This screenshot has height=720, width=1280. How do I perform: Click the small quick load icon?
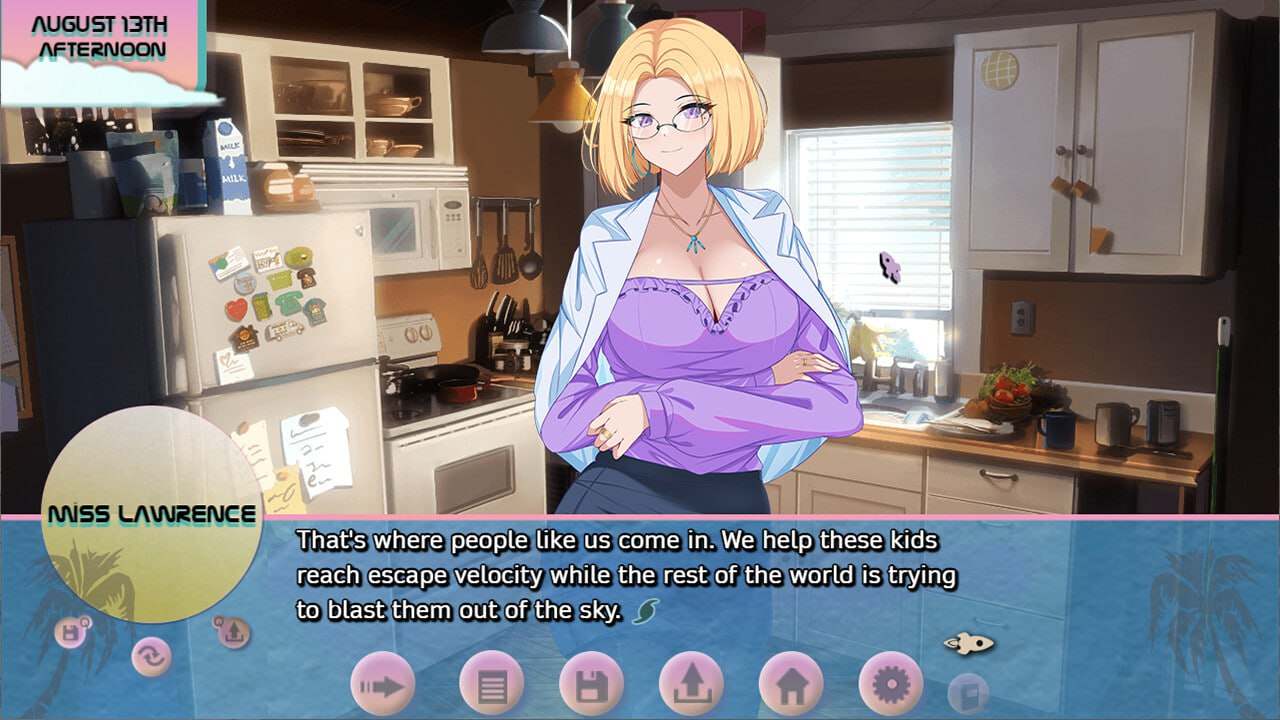tap(232, 631)
